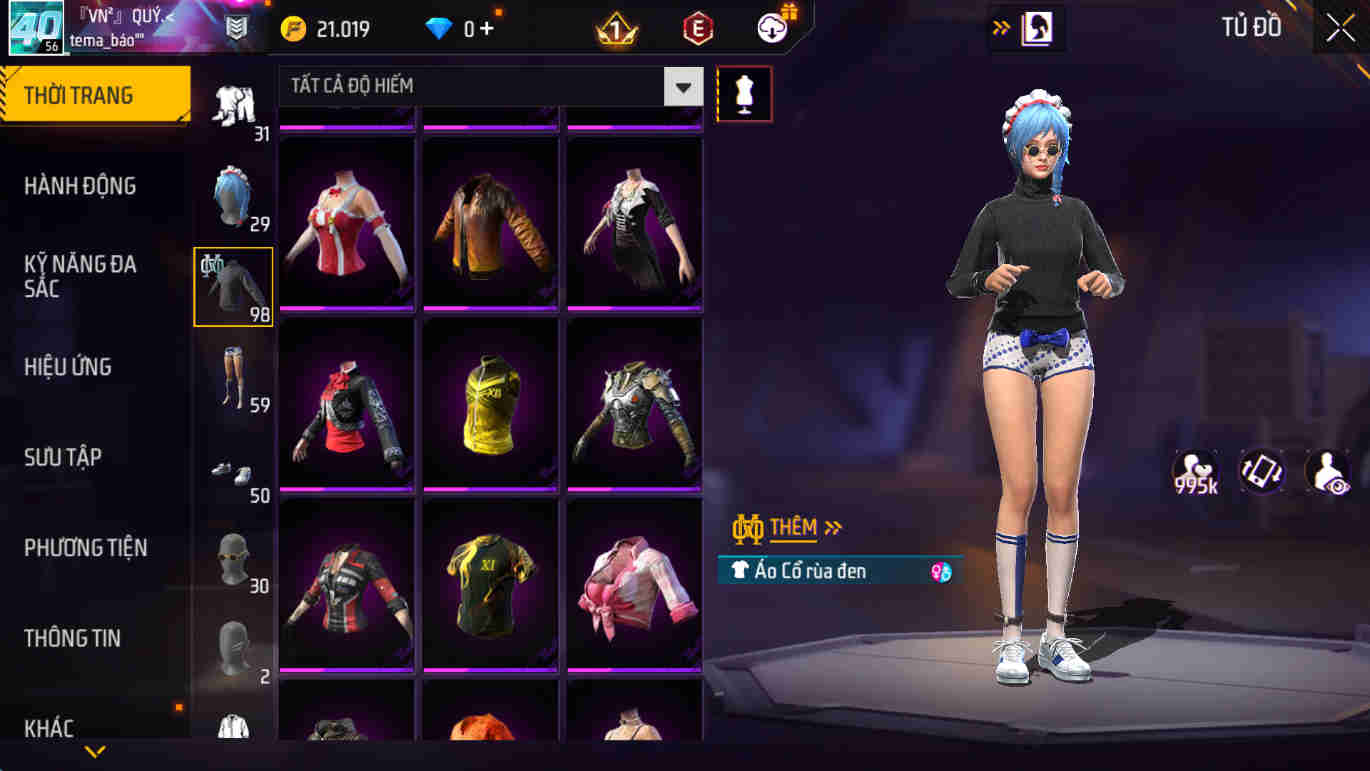Click the cloud download gift icon

click(768, 27)
